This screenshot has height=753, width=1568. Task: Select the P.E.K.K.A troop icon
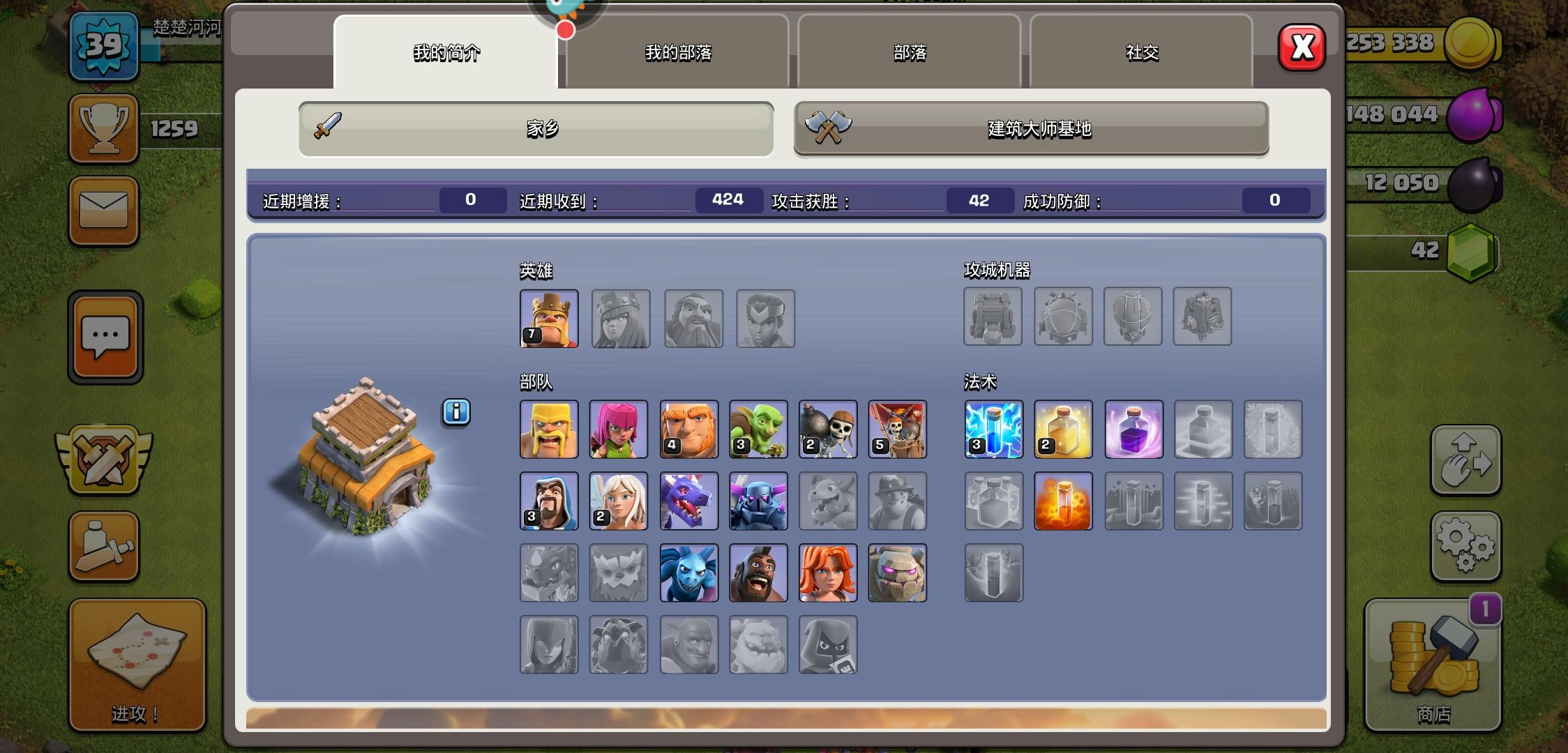pos(759,501)
